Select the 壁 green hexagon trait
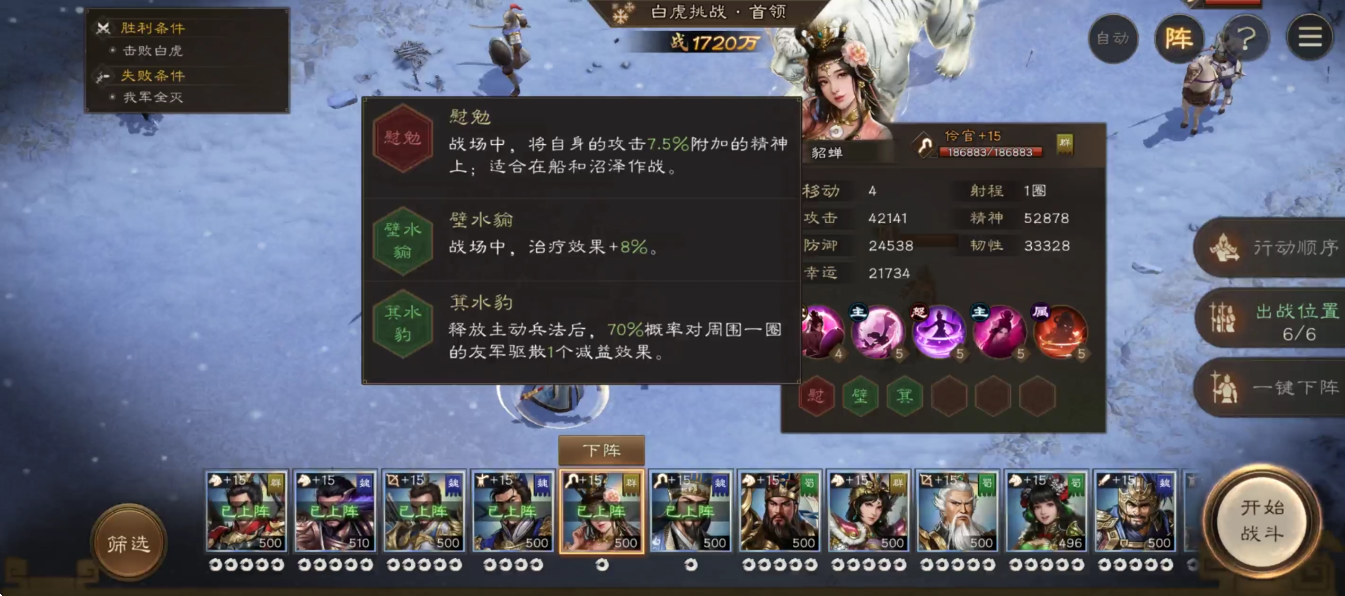Screen dimensions: 1345x596 [x=861, y=397]
